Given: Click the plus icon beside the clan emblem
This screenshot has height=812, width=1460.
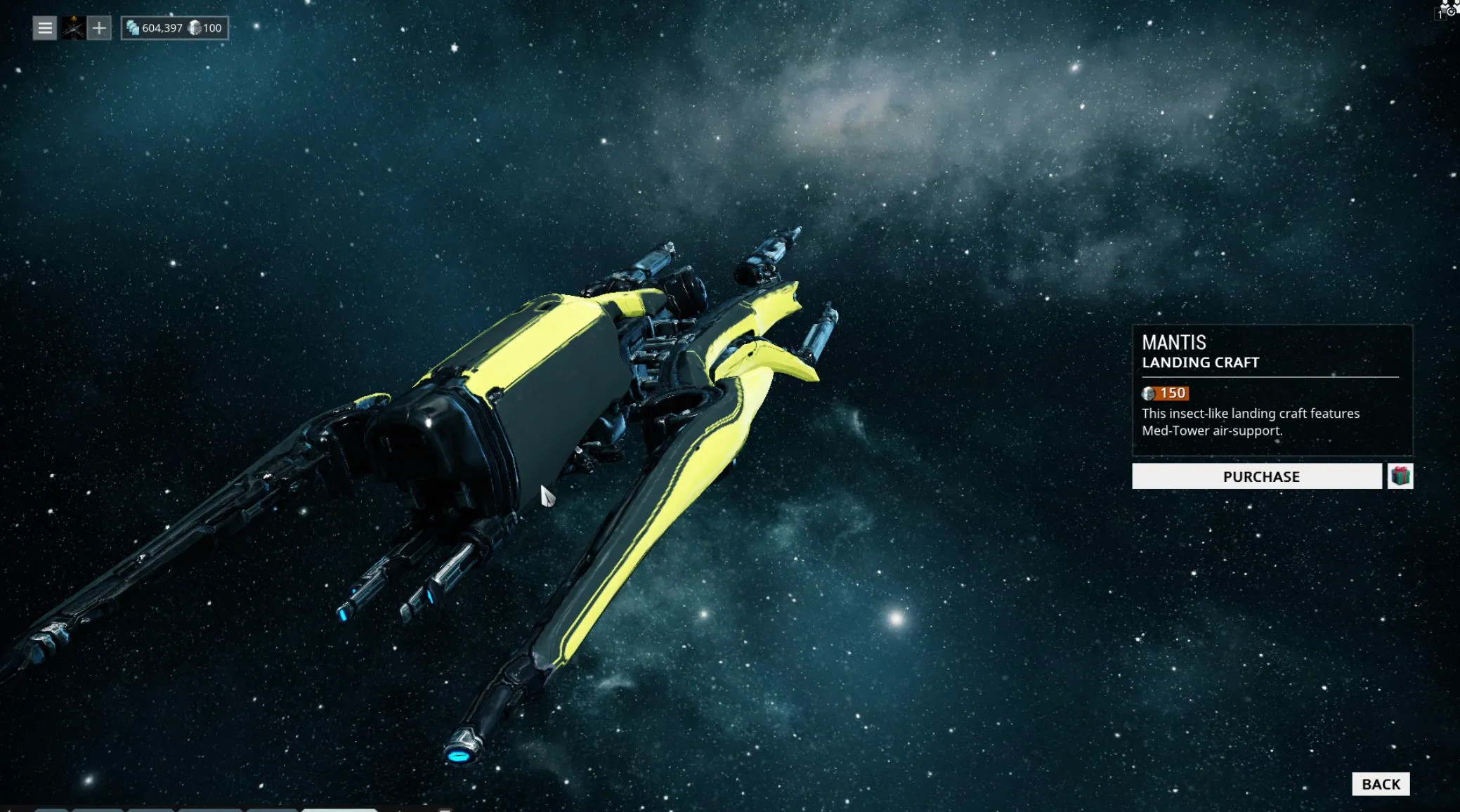Looking at the screenshot, I should (98, 28).
